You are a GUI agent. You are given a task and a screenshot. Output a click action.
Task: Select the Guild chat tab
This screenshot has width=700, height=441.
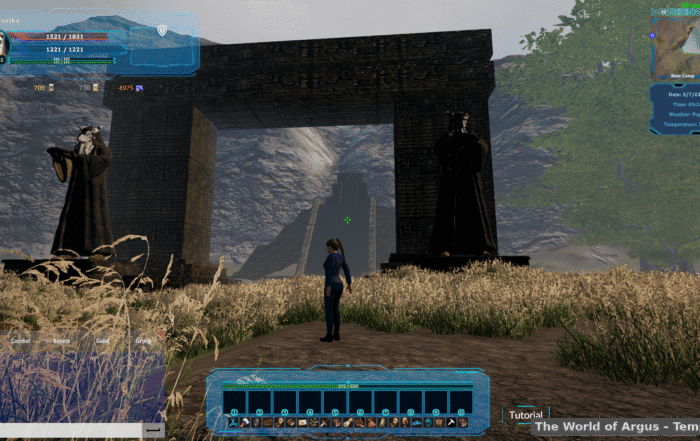pyautogui.click(x=102, y=341)
